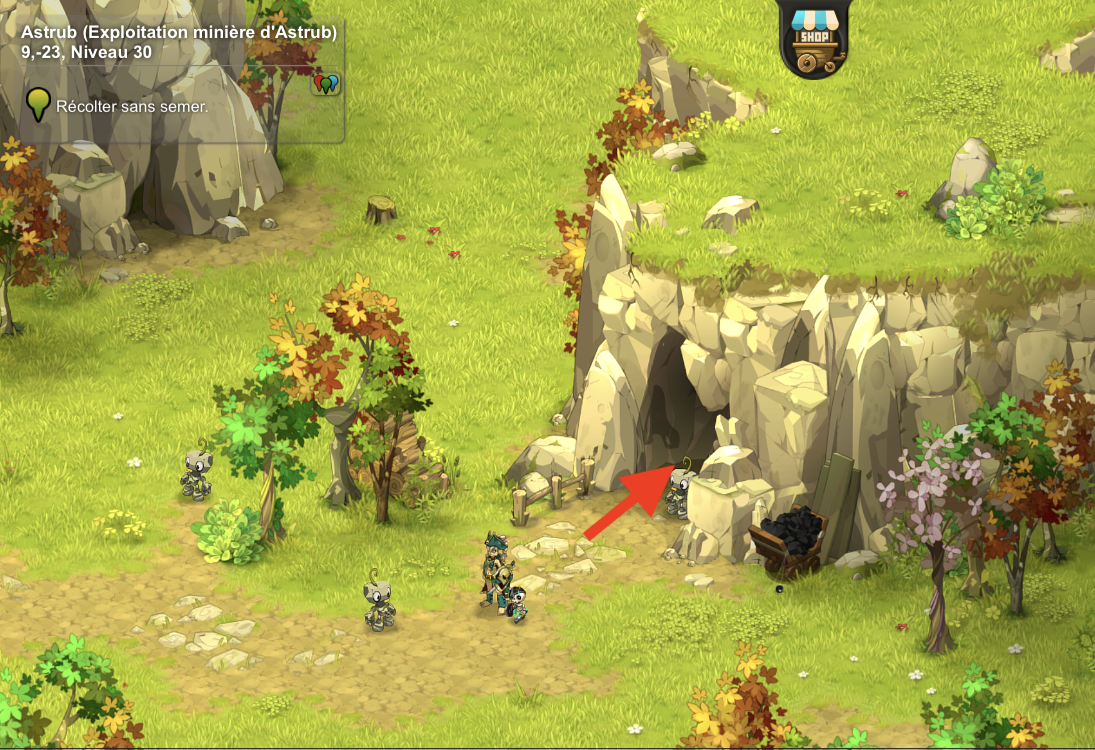Open the Shop cart button
1095x750 pixels.
coord(812,40)
